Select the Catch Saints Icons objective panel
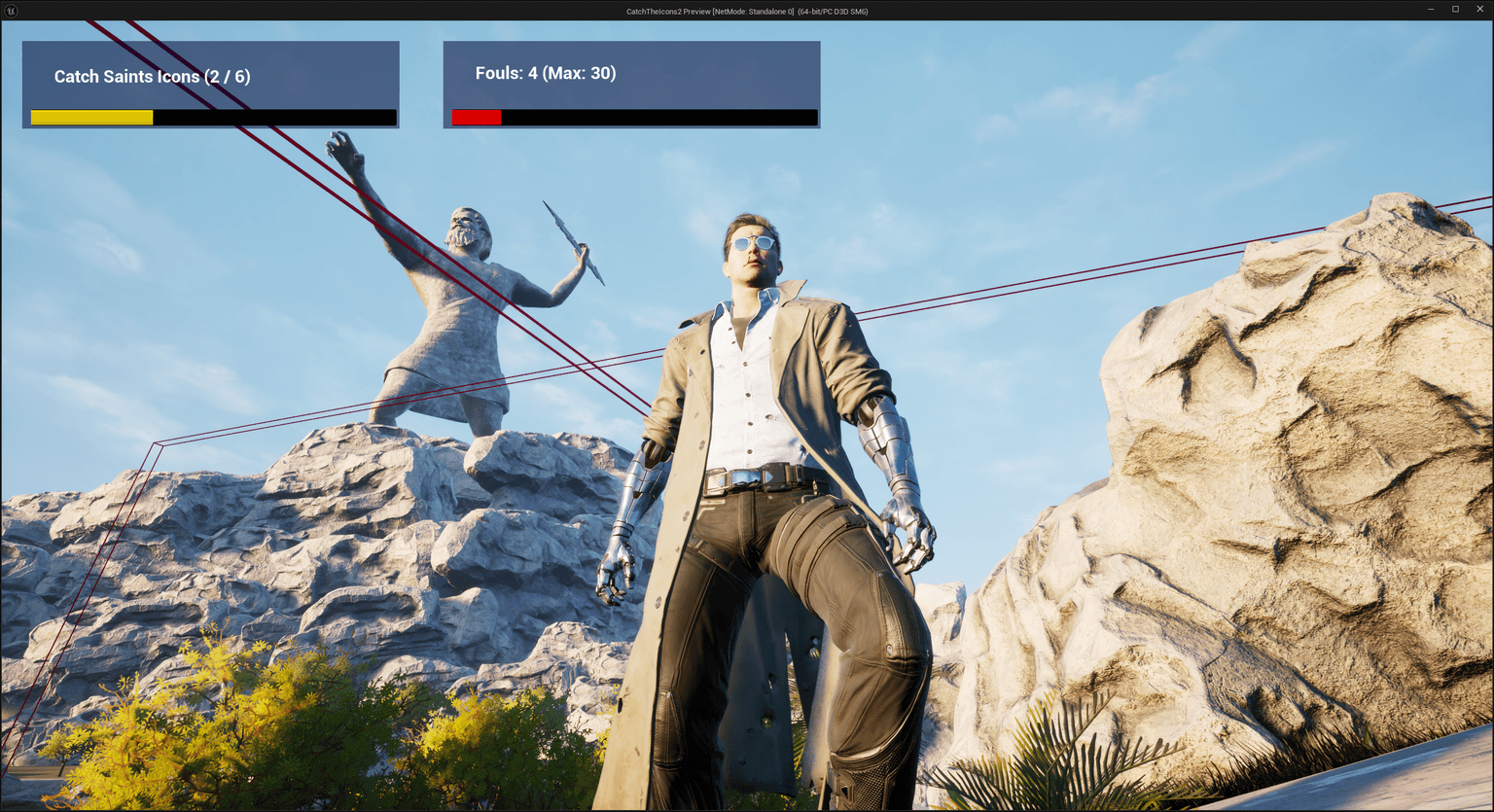This screenshot has width=1494, height=812. [210, 84]
